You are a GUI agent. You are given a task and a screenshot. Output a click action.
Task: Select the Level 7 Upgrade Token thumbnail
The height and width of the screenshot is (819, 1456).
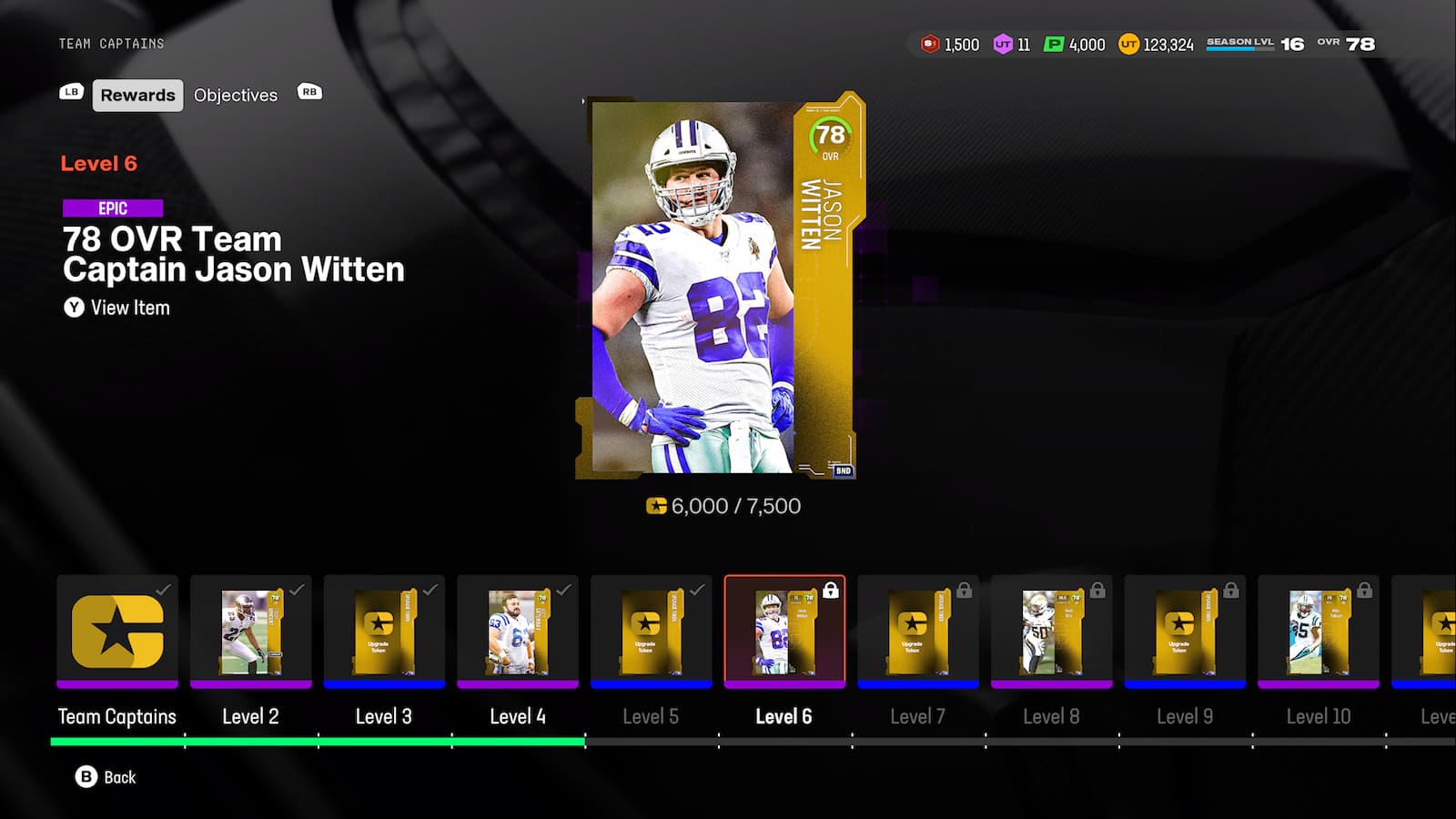pos(918,632)
